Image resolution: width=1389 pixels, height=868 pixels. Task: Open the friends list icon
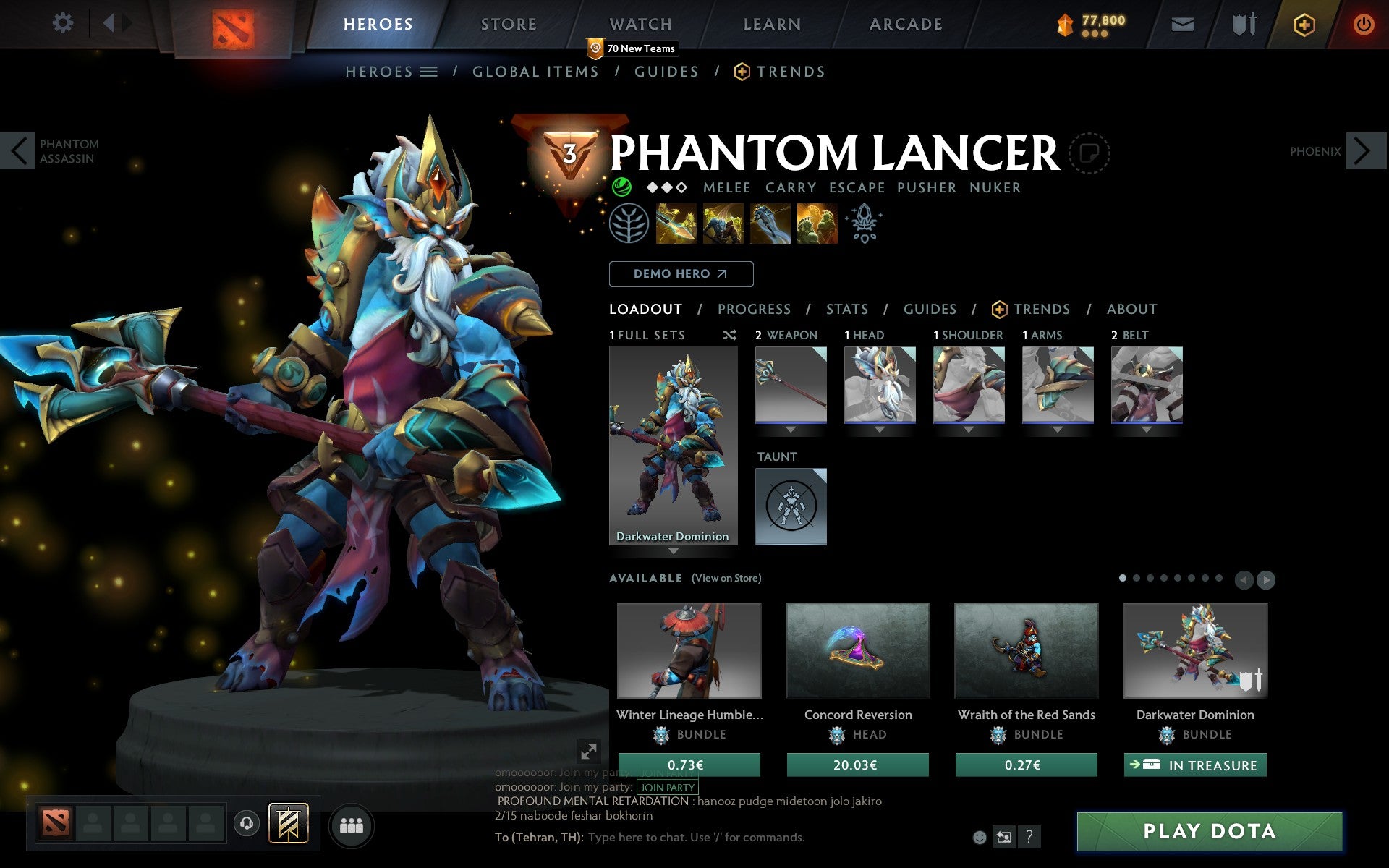pyautogui.click(x=352, y=825)
